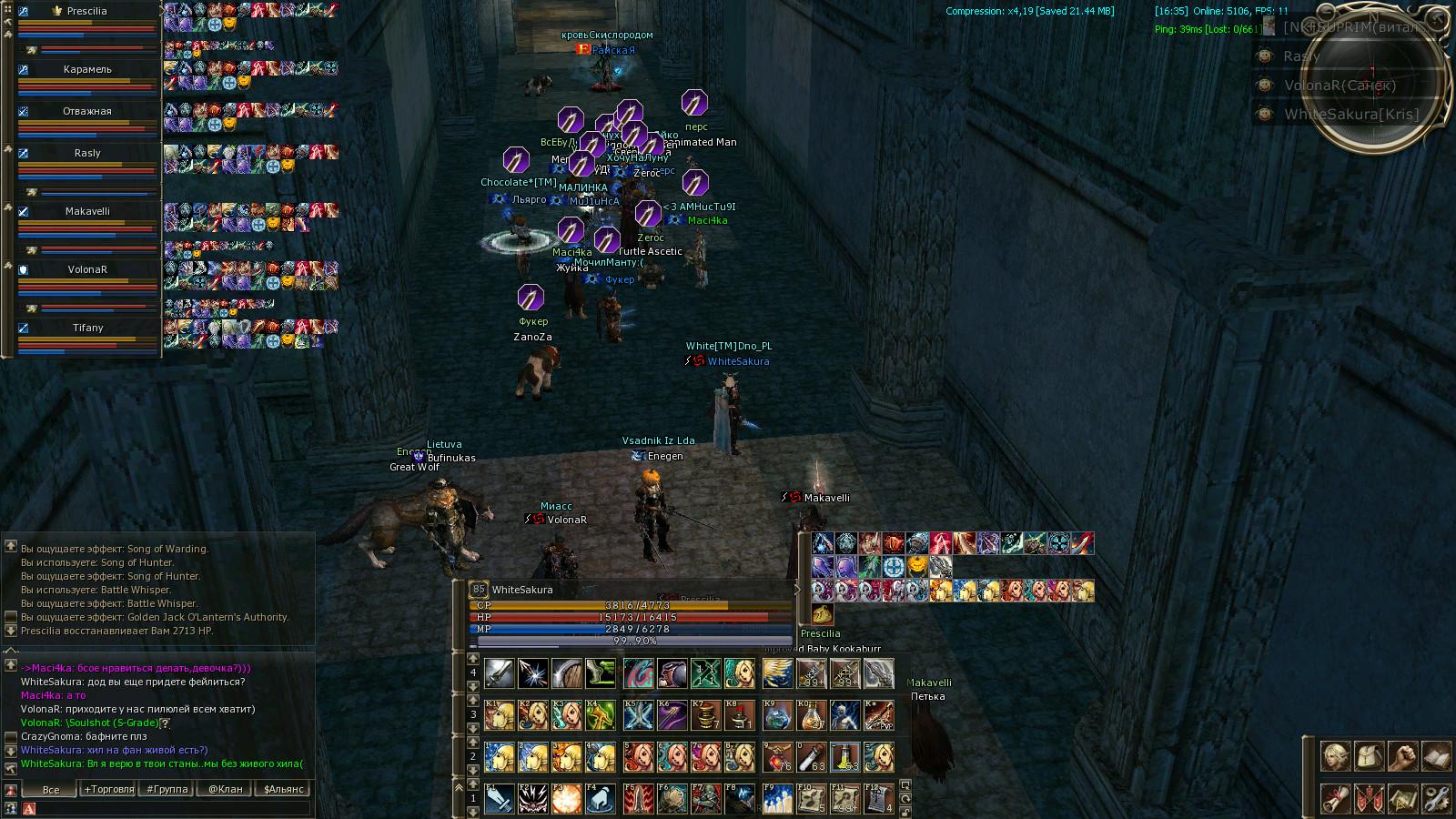Screen dimensions: 1456x819
Task: Open the world map menu icon
Action: [1402, 799]
